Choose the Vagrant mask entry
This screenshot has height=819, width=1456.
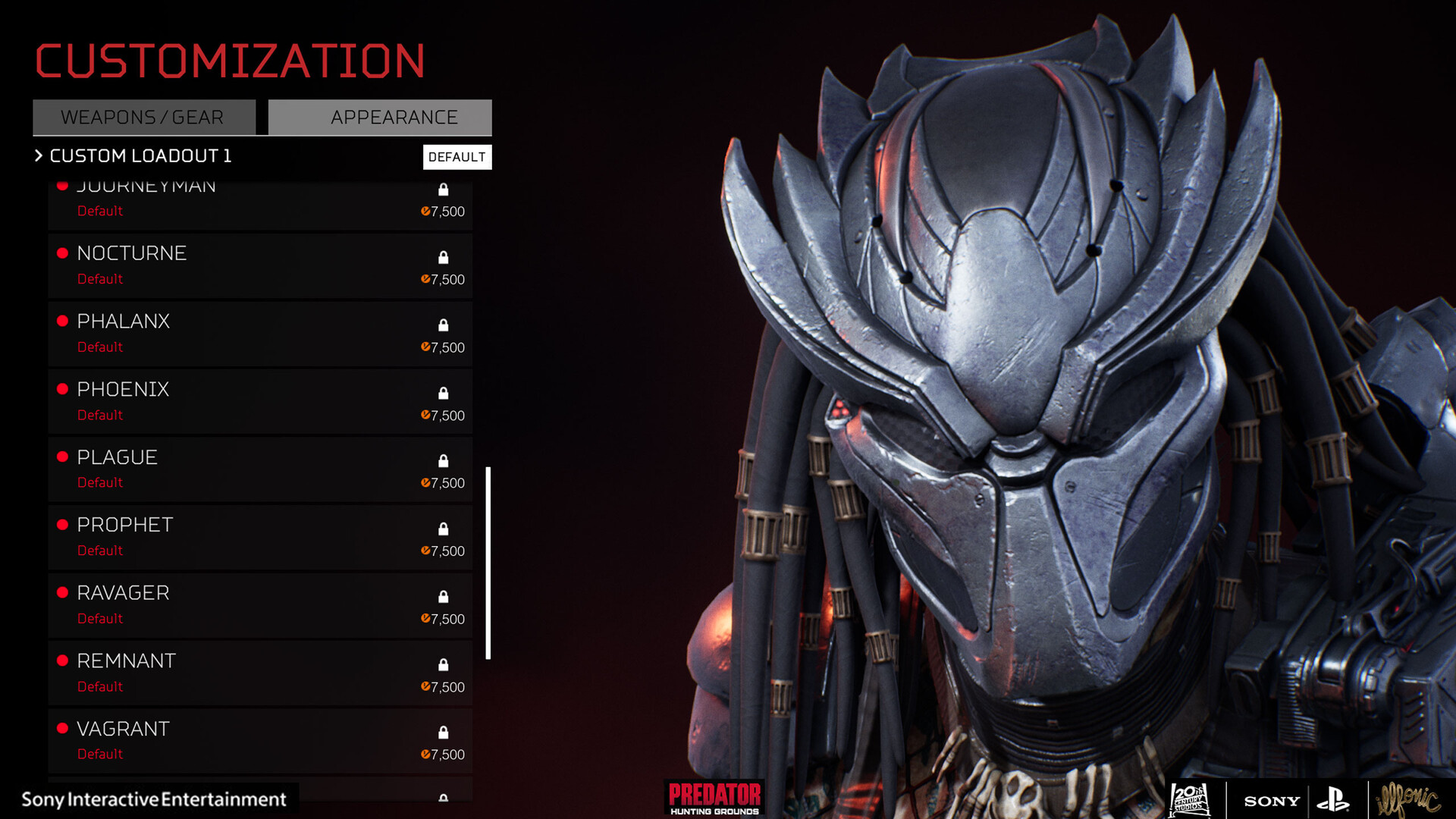259,741
